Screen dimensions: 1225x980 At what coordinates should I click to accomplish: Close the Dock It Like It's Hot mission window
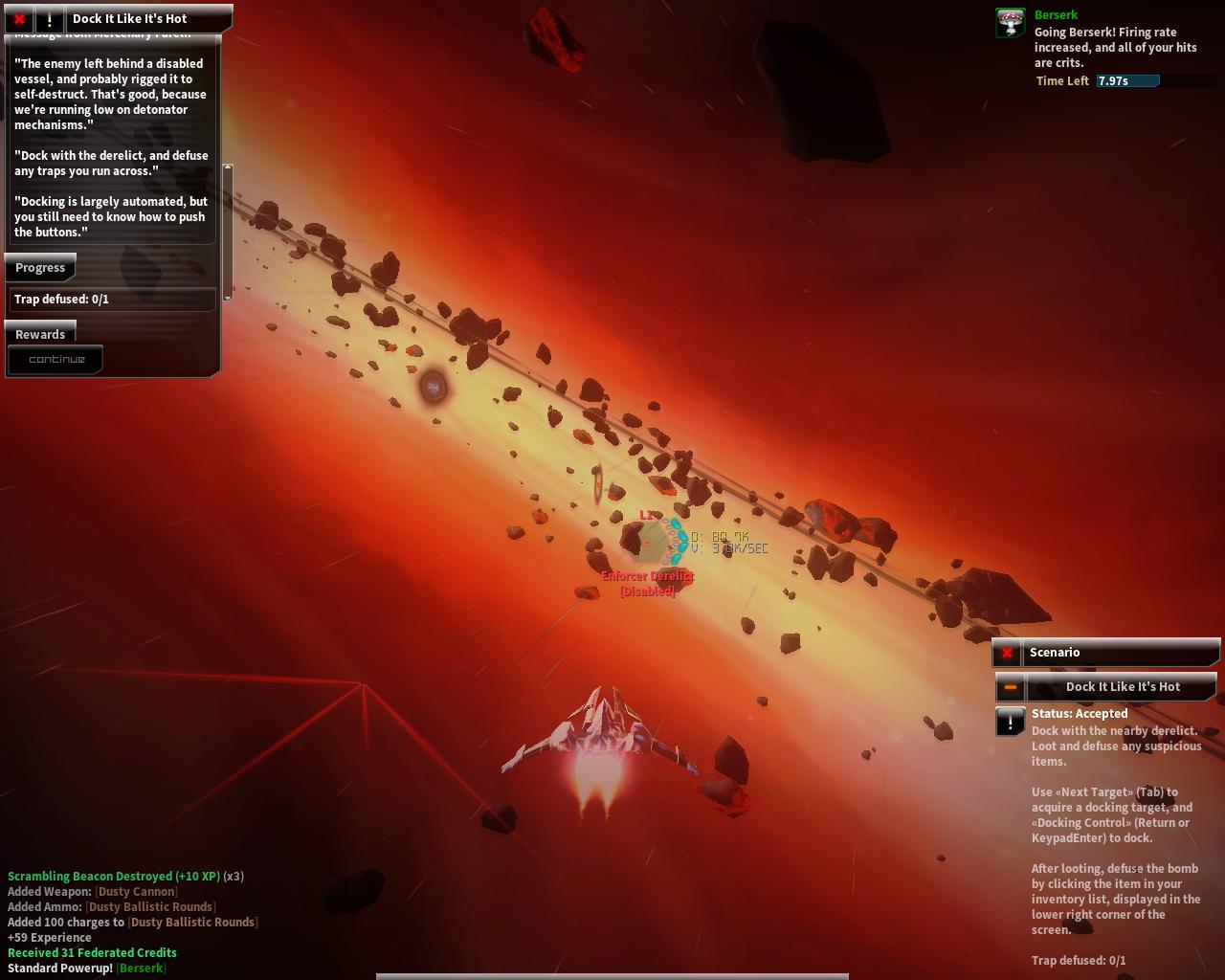pos(19,18)
